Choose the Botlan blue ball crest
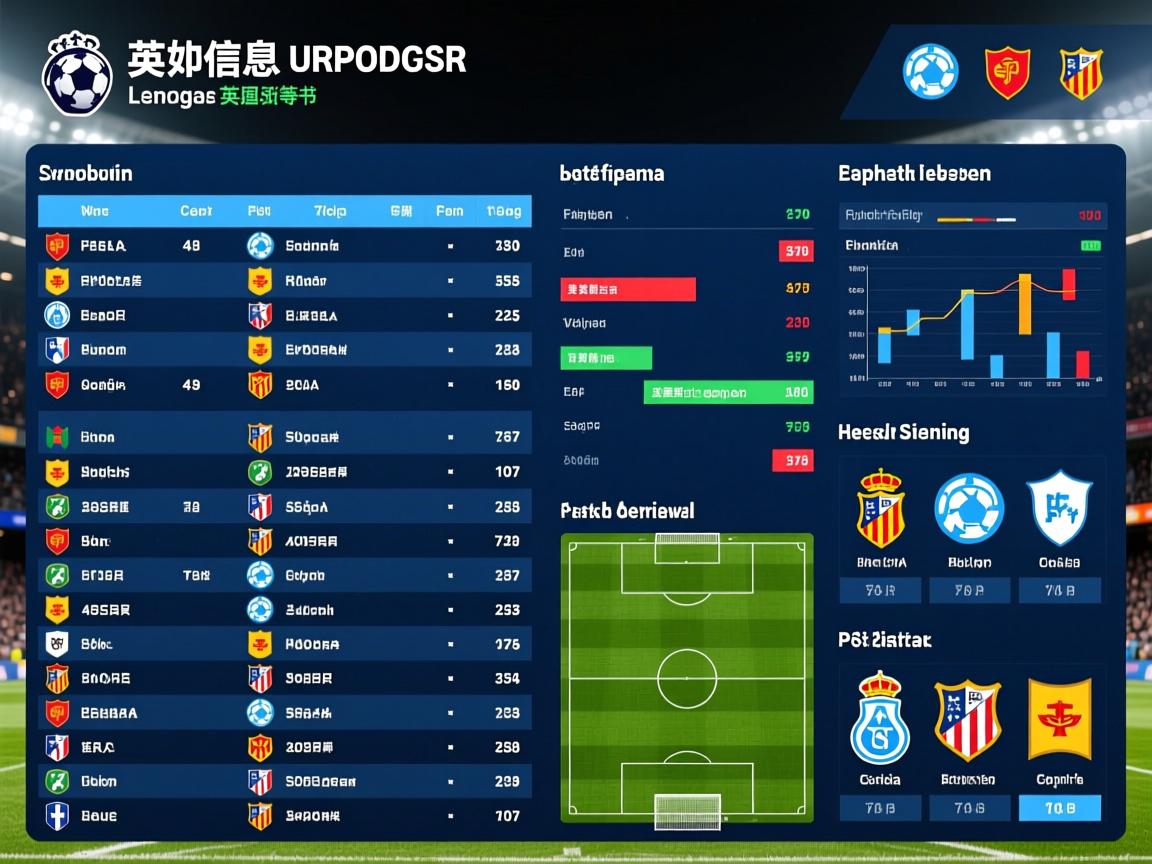This screenshot has height=864, width=1152. point(969,509)
